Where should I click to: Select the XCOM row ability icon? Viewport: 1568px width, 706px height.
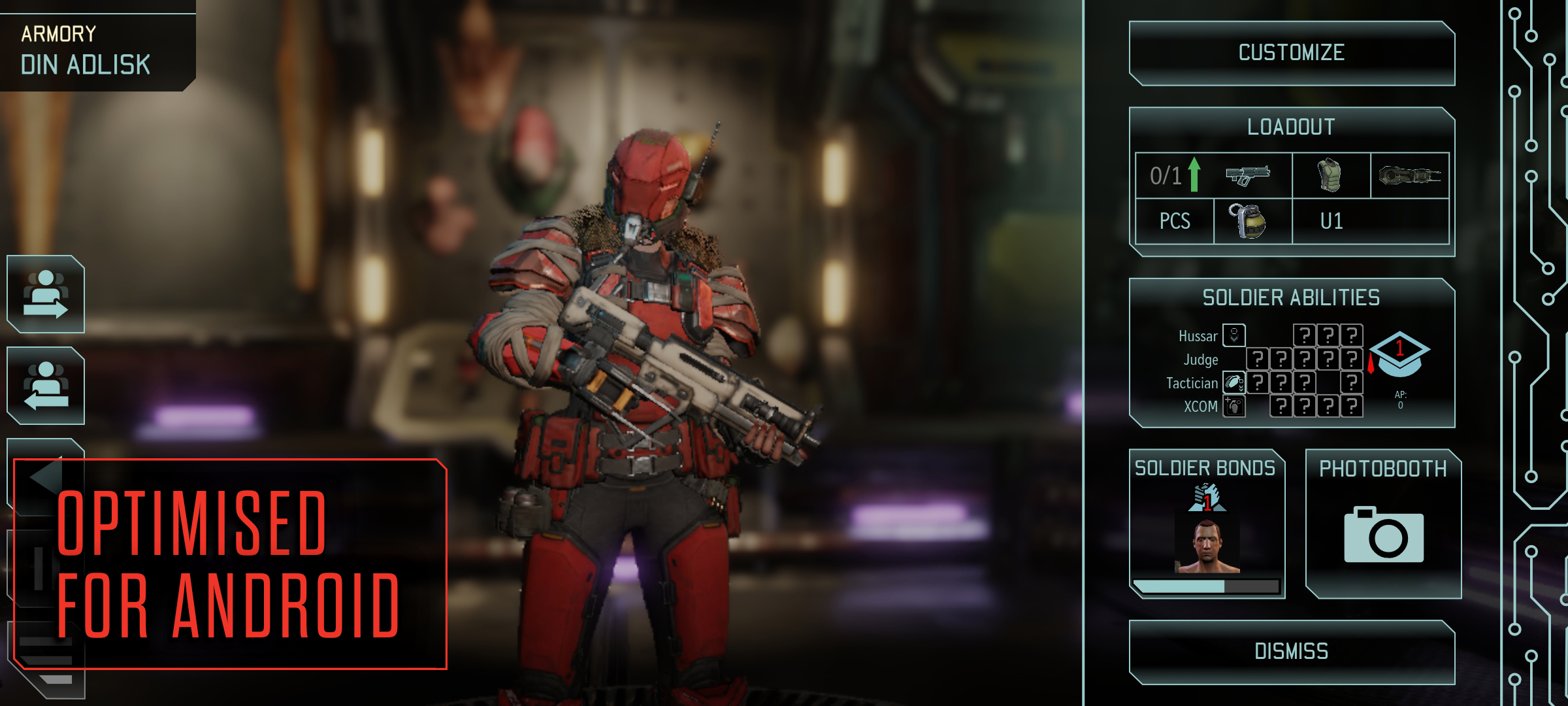[x=1234, y=406]
